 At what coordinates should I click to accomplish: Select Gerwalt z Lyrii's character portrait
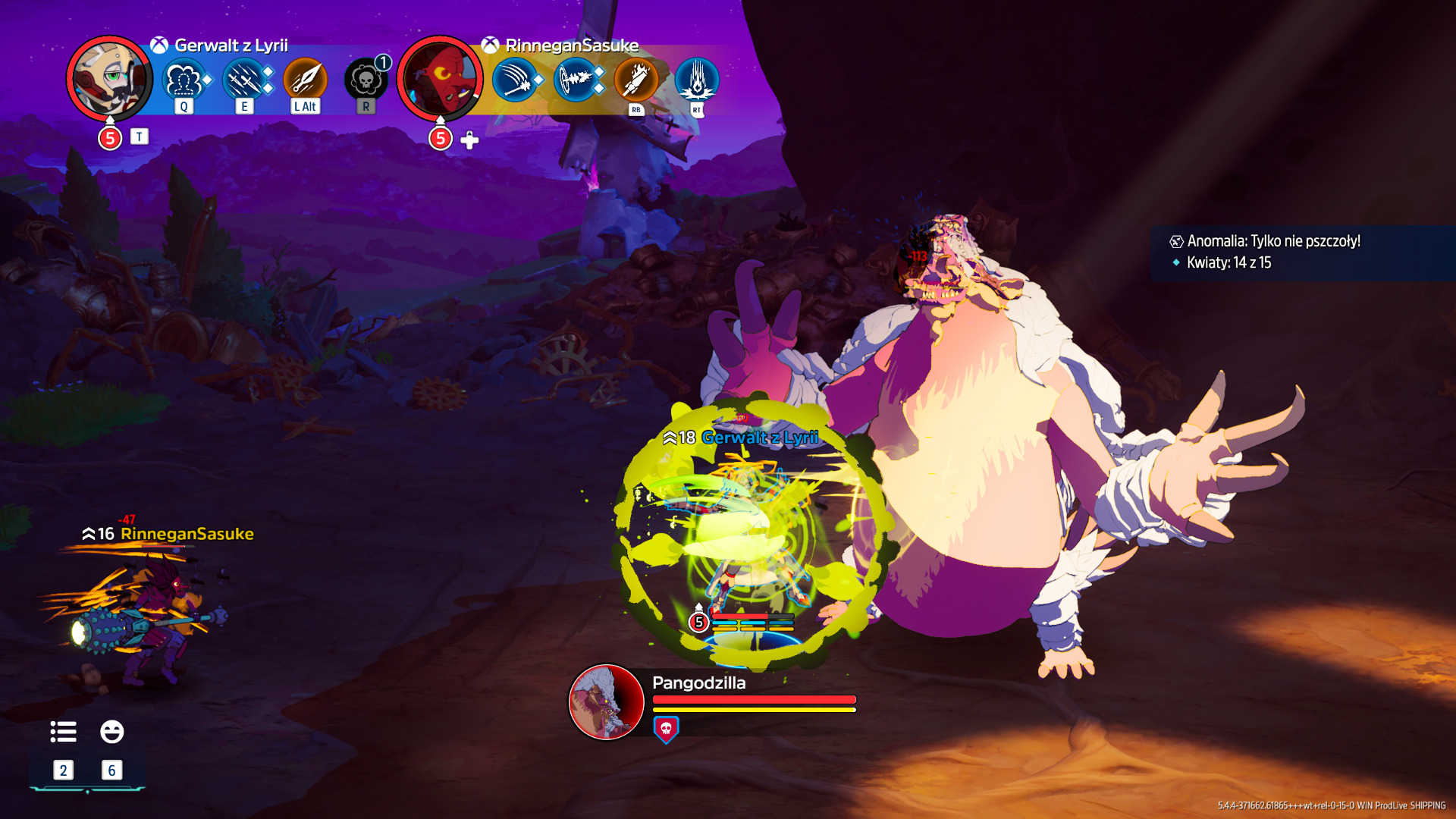tap(109, 78)
